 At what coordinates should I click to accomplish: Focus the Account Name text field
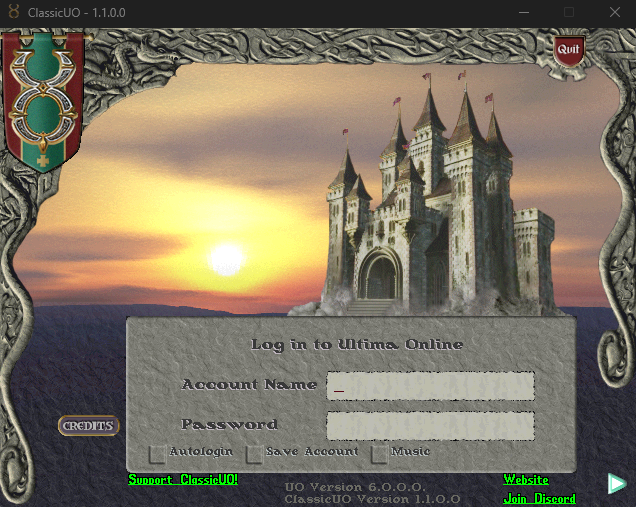tap(430, 385)
